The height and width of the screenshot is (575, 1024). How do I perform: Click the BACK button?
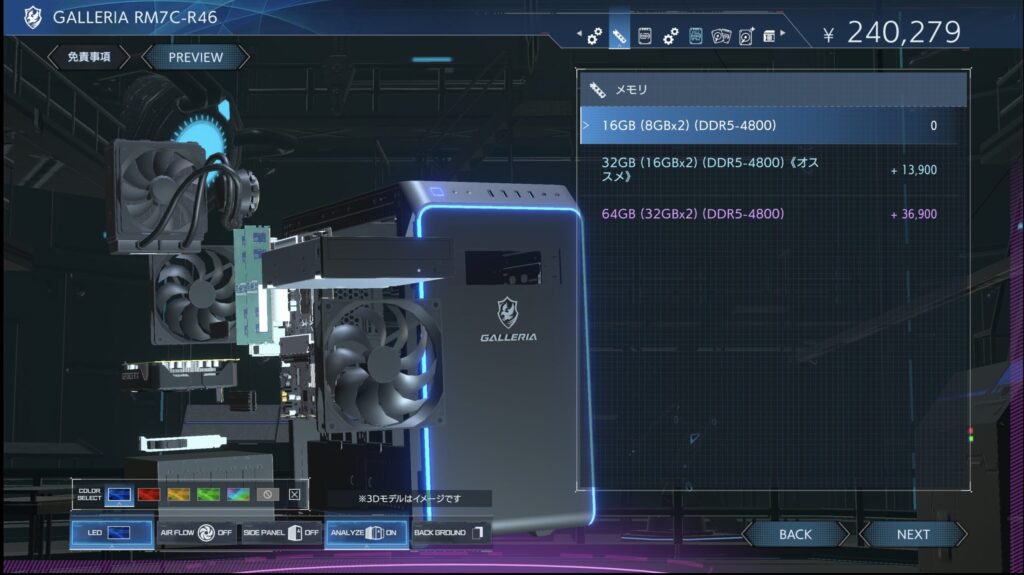795,534
